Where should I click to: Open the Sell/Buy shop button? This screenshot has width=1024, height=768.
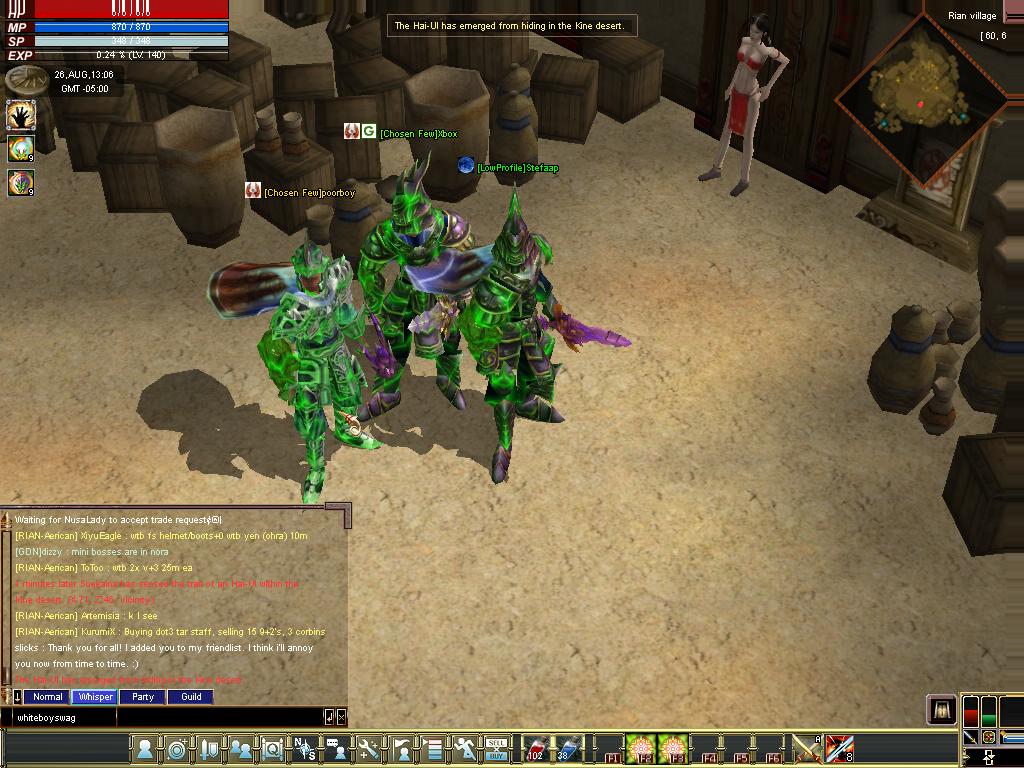click(497, 748)
